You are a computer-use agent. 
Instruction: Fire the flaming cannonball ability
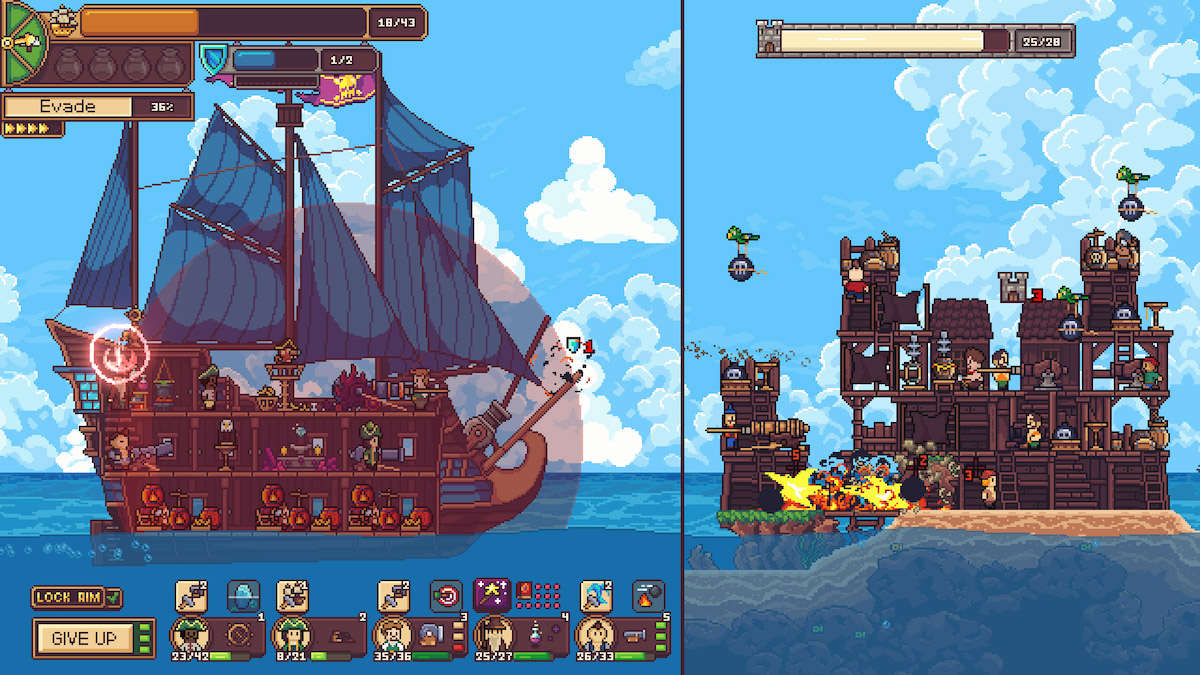tap(648, 596)
